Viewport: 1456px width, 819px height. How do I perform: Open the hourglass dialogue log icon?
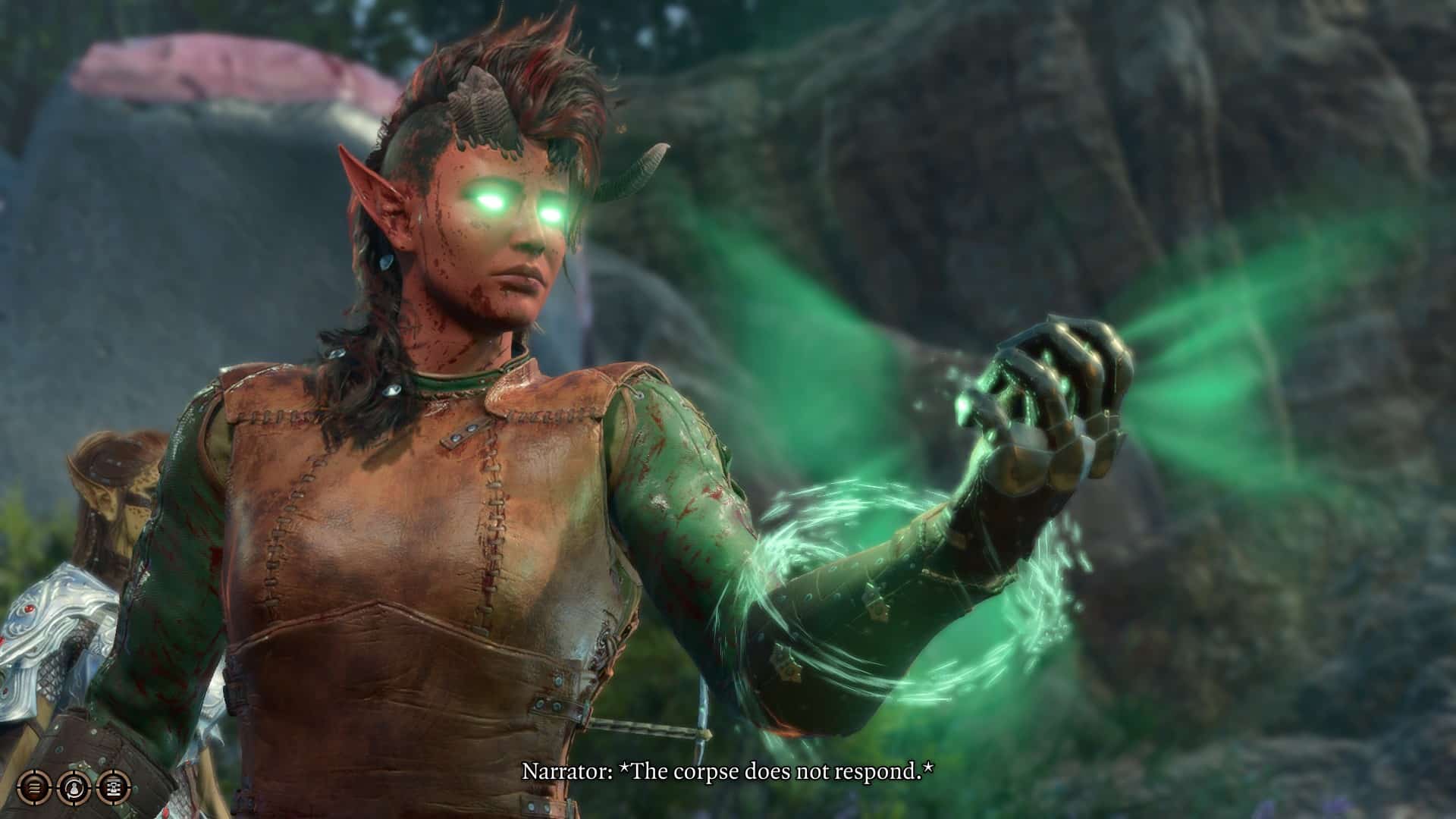[113, 786]
